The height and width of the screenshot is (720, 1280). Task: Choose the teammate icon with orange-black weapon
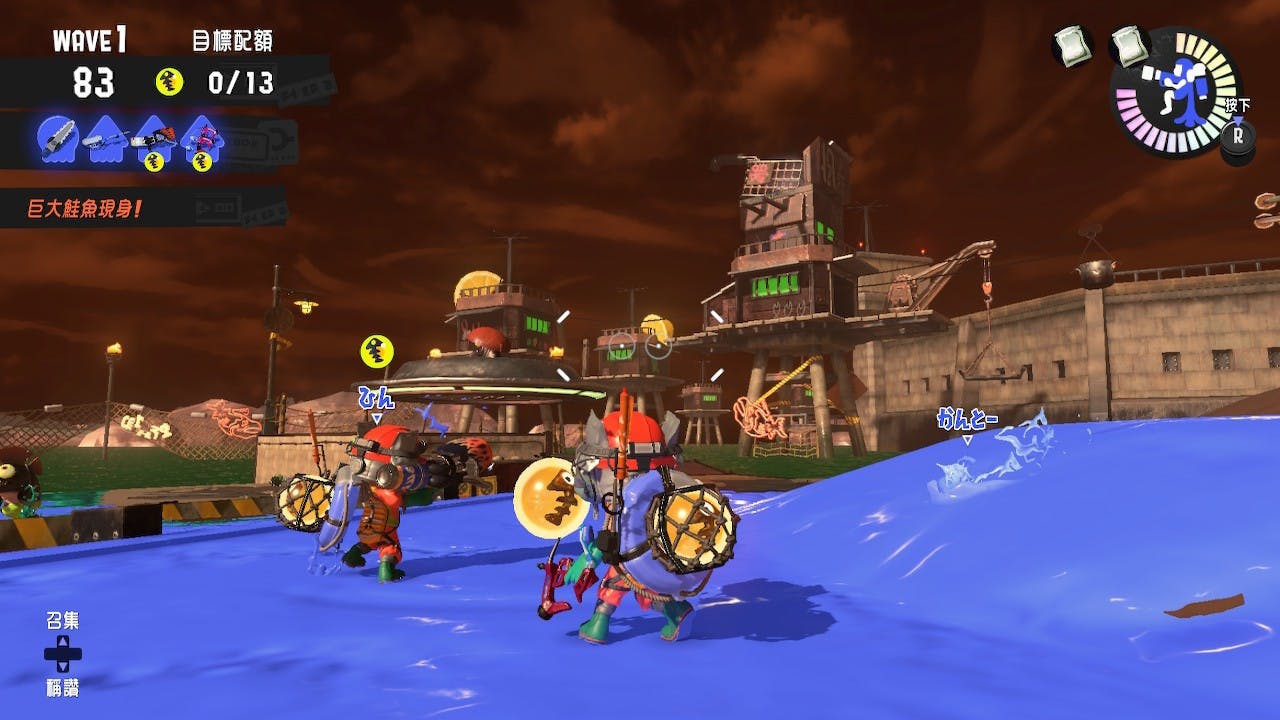pos(153,139)
